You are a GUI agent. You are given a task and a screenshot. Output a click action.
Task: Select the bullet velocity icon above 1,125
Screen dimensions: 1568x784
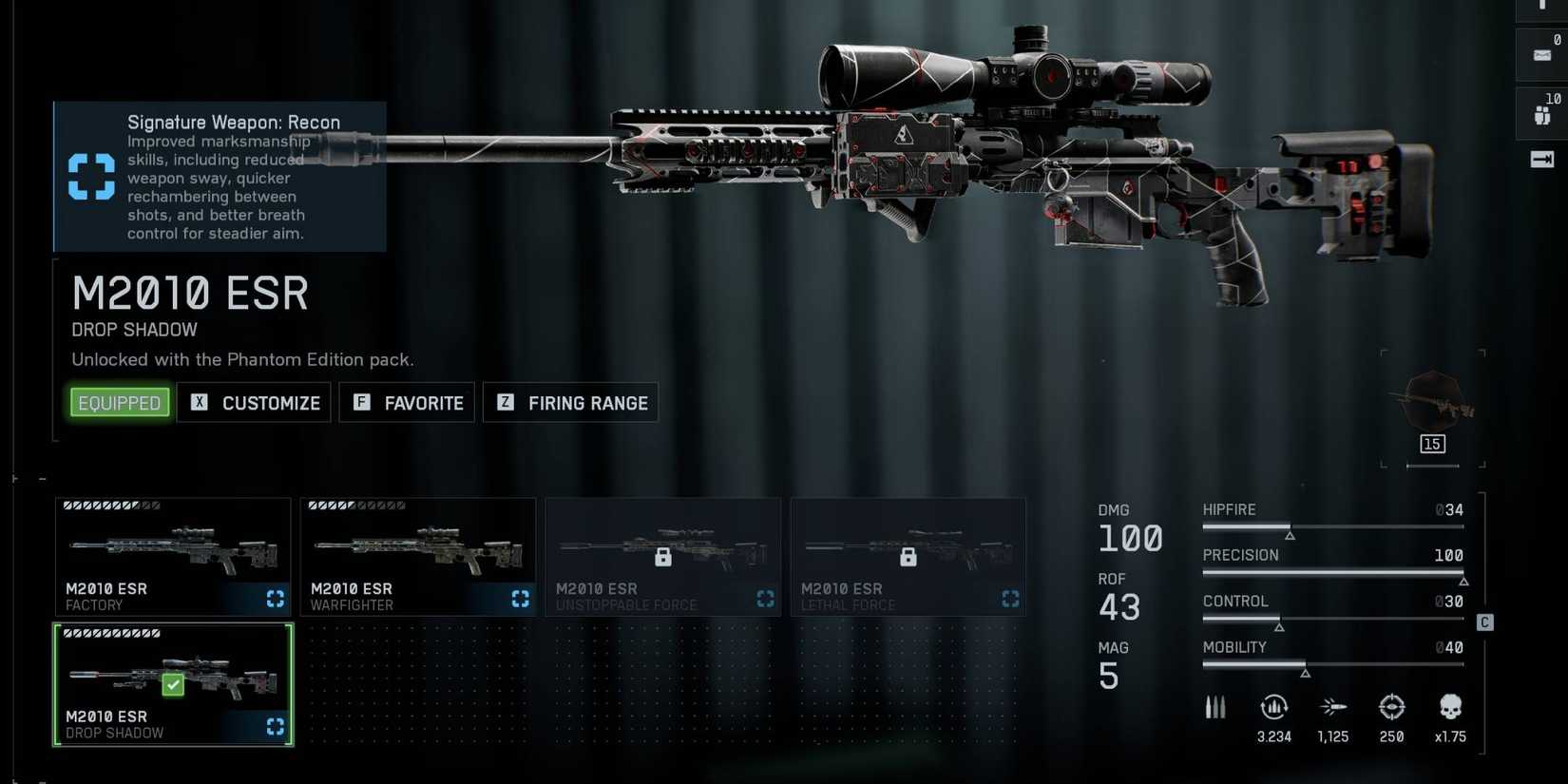[1333, 706]
